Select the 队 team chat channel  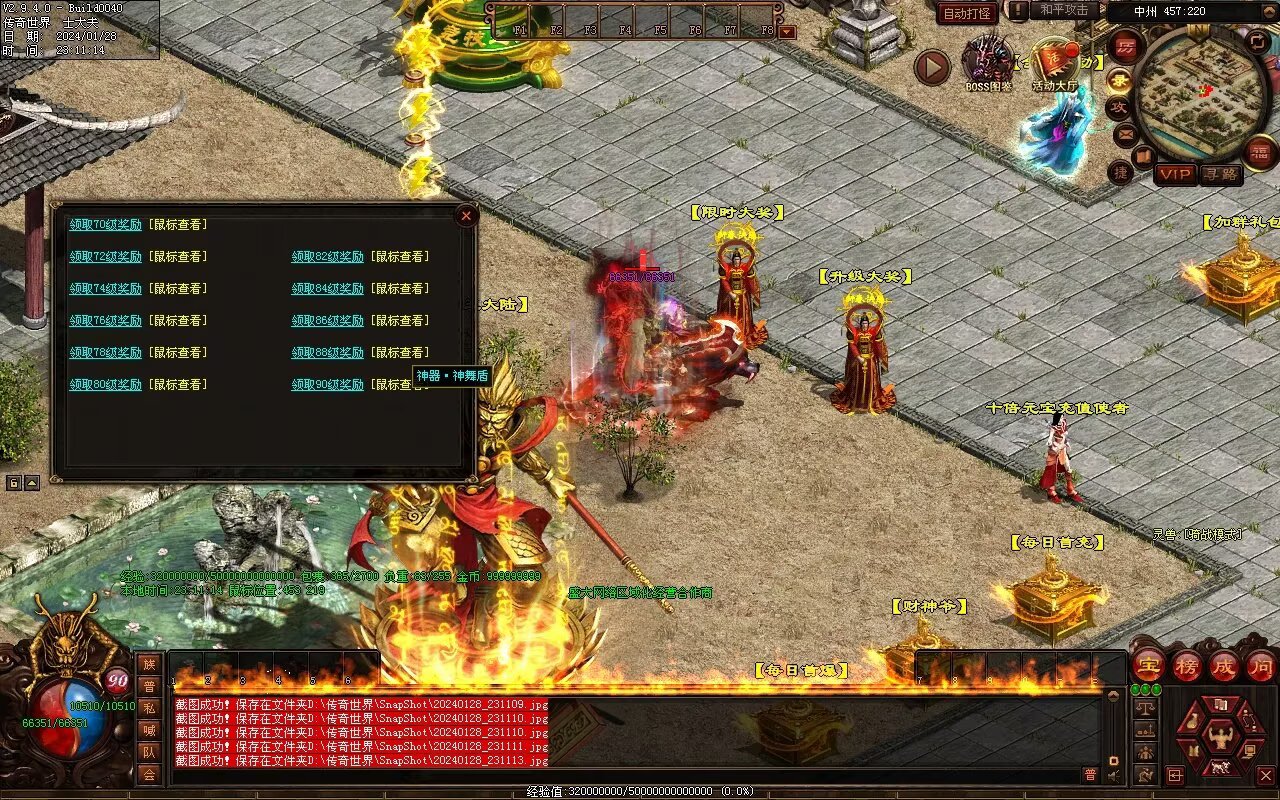[149, 752]
